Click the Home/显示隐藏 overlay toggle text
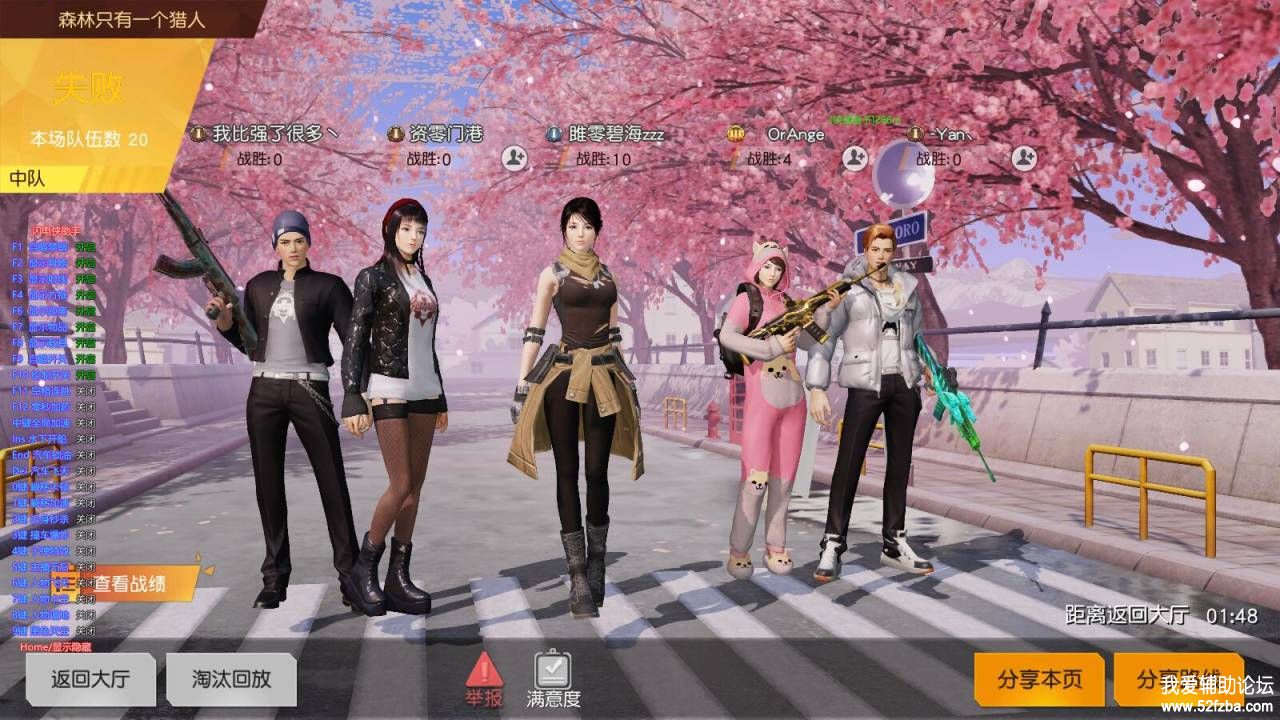The image size is (1280, 720). pyautogui.click(x=57, y=647)
